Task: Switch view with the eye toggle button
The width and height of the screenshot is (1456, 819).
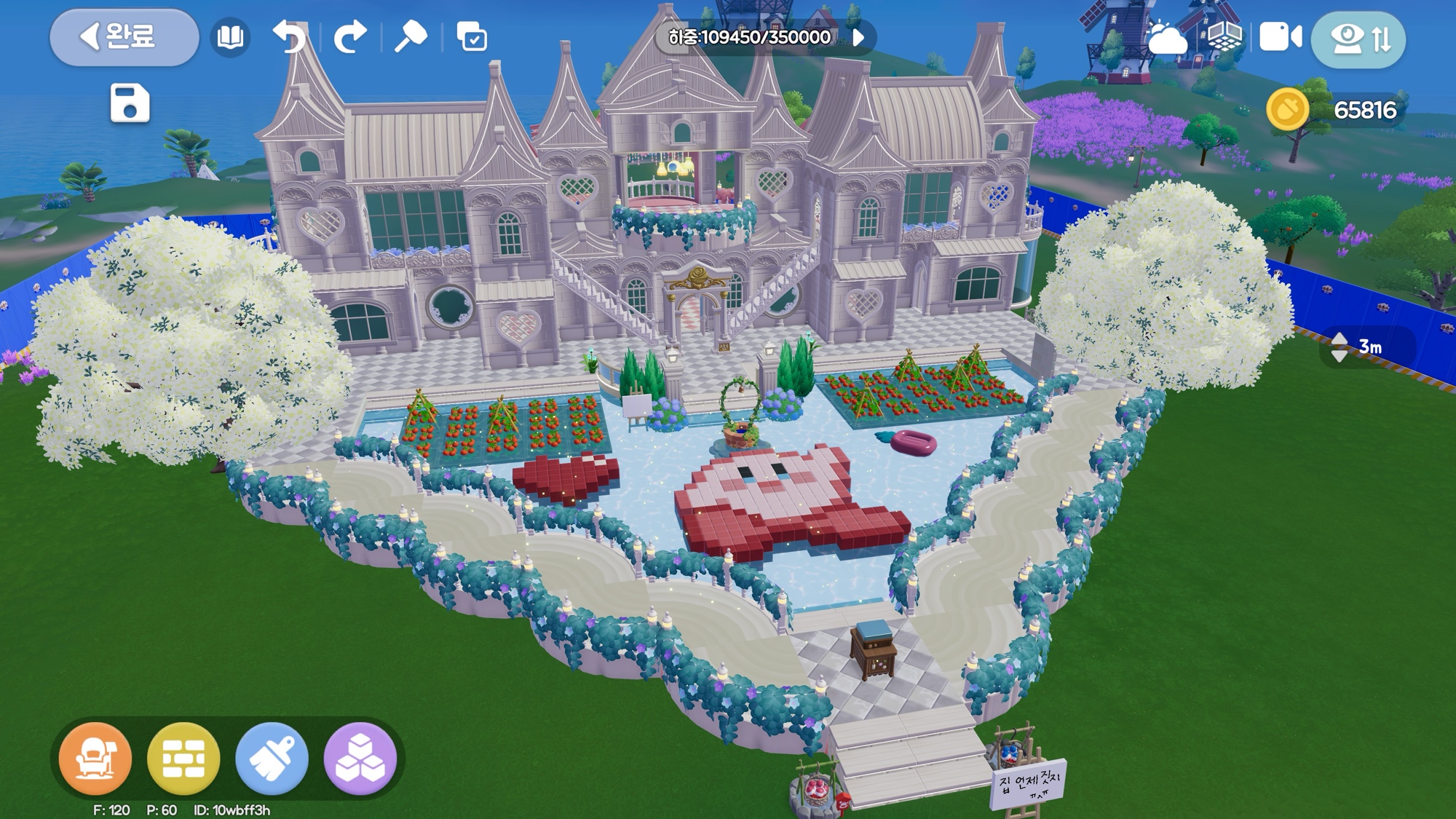Action: pos(1358,39)
